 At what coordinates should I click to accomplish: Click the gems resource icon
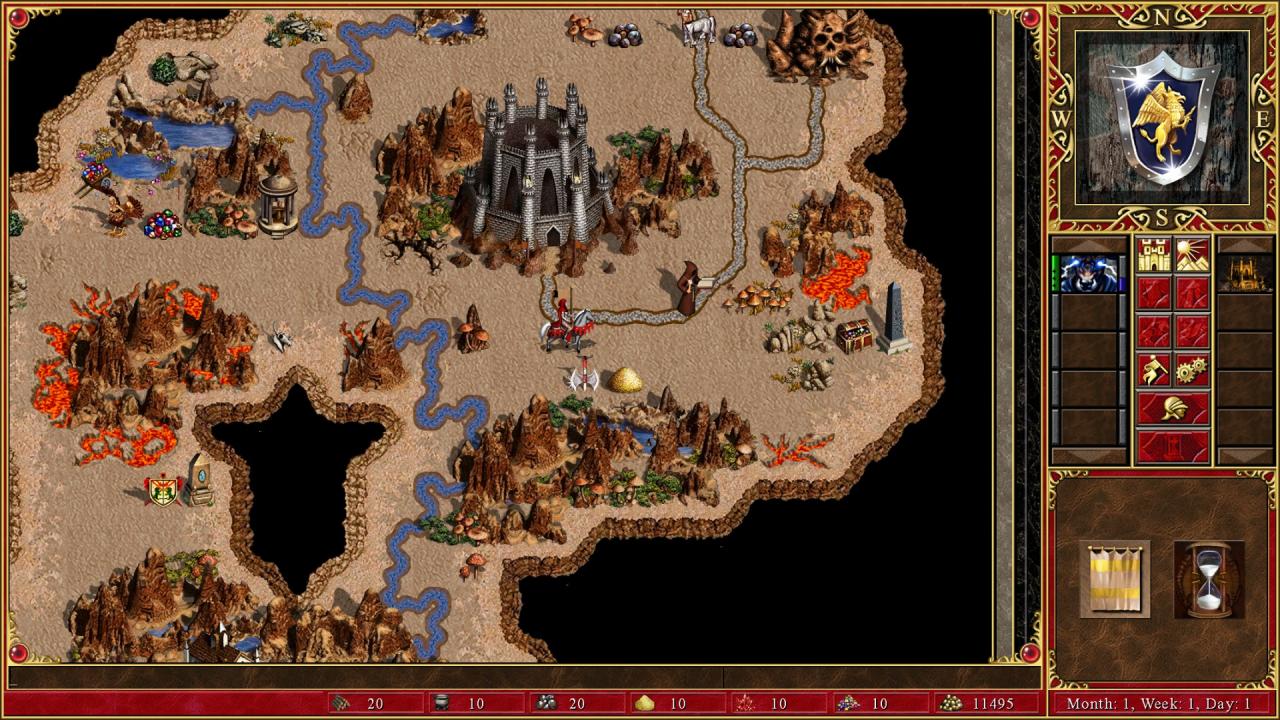[847, 703]
